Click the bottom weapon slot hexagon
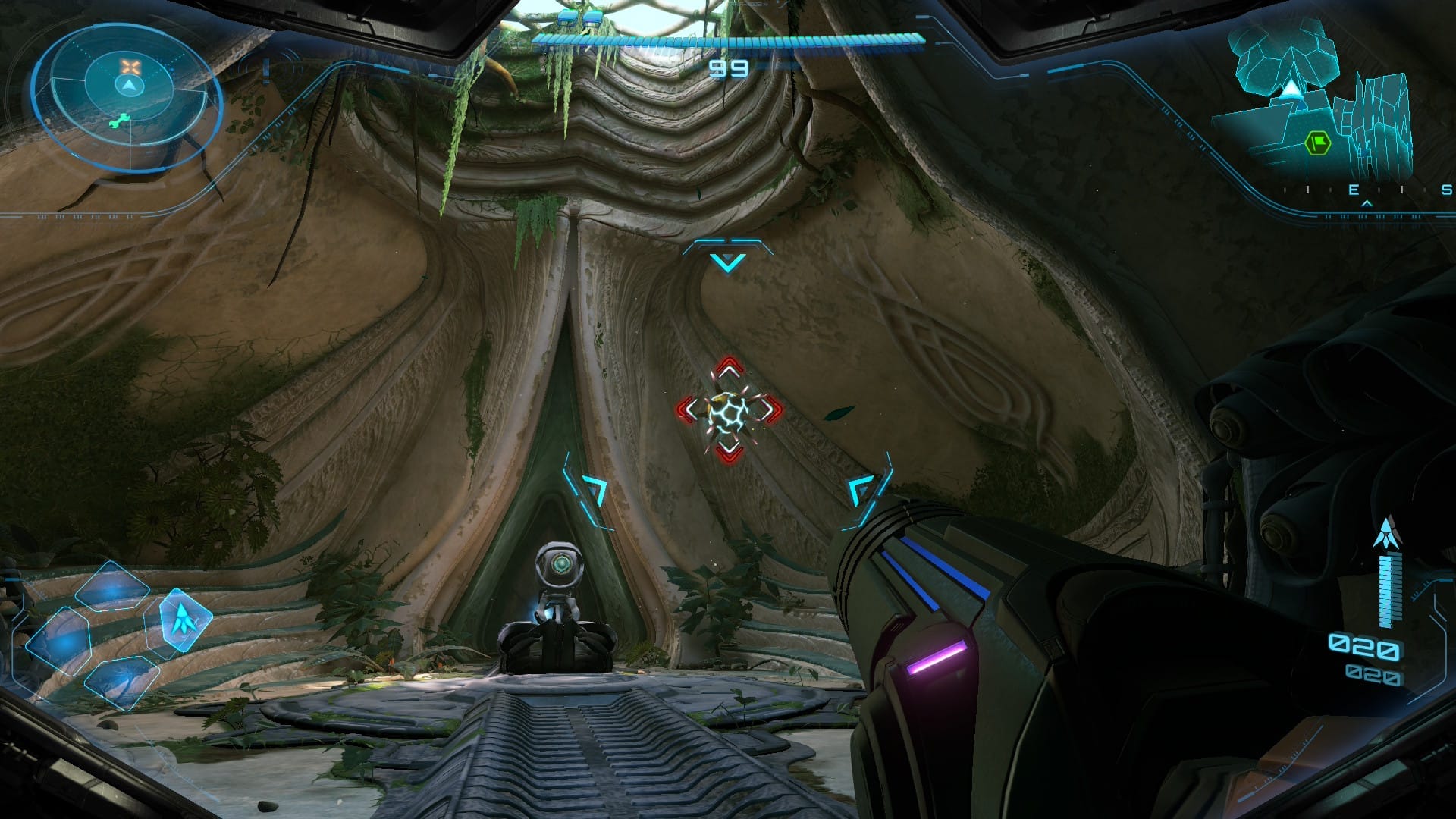Viewport: 1456px width, 819px height. pyautogui.click(x=122, y=683)
